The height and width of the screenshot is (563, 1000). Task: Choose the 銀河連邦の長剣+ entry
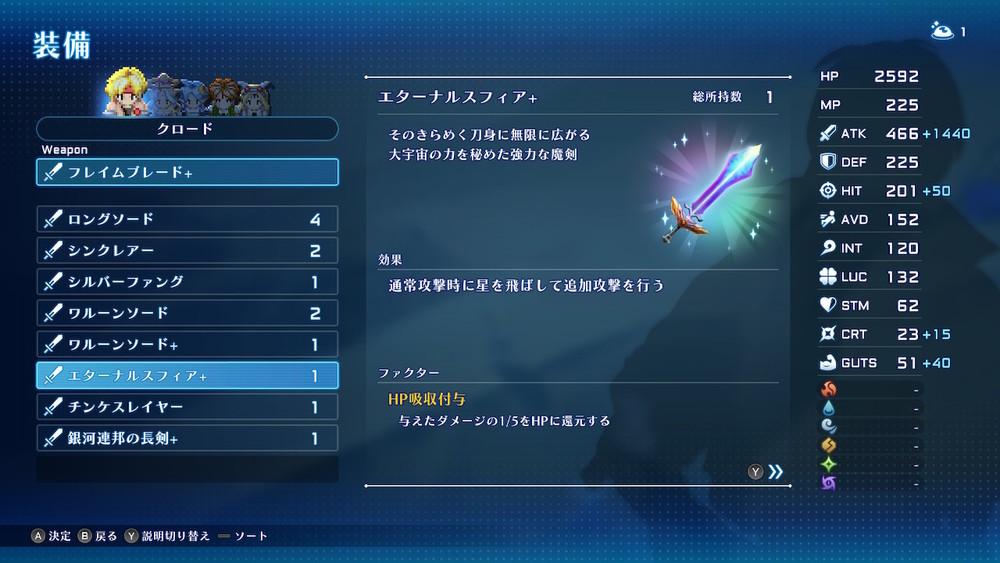point(187,438)
